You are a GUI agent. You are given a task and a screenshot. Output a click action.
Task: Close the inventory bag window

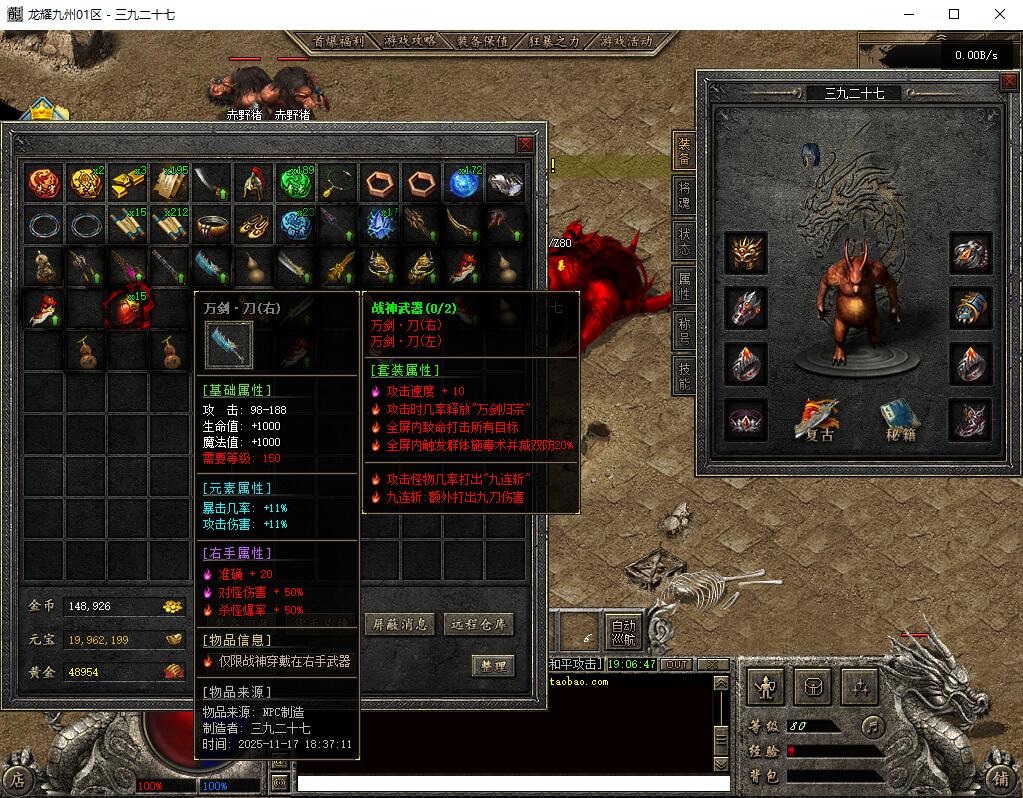tap(525, 144)
